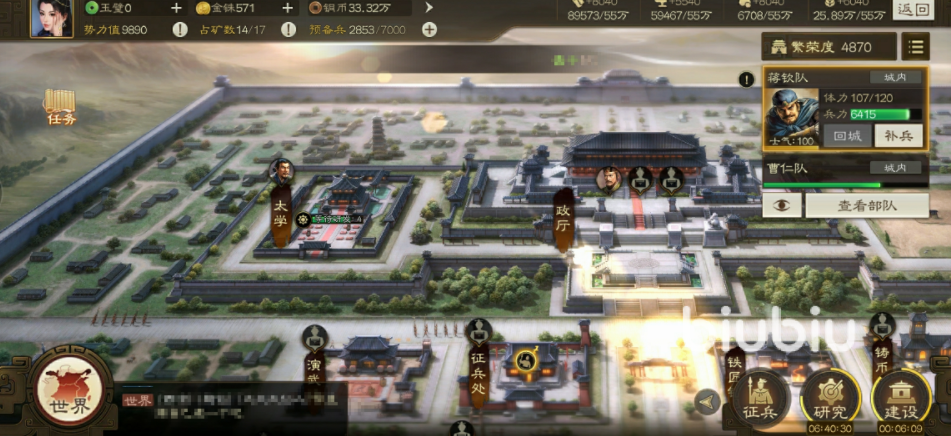Replenish 预备兵 reserves with the plus button

(429, 30)
